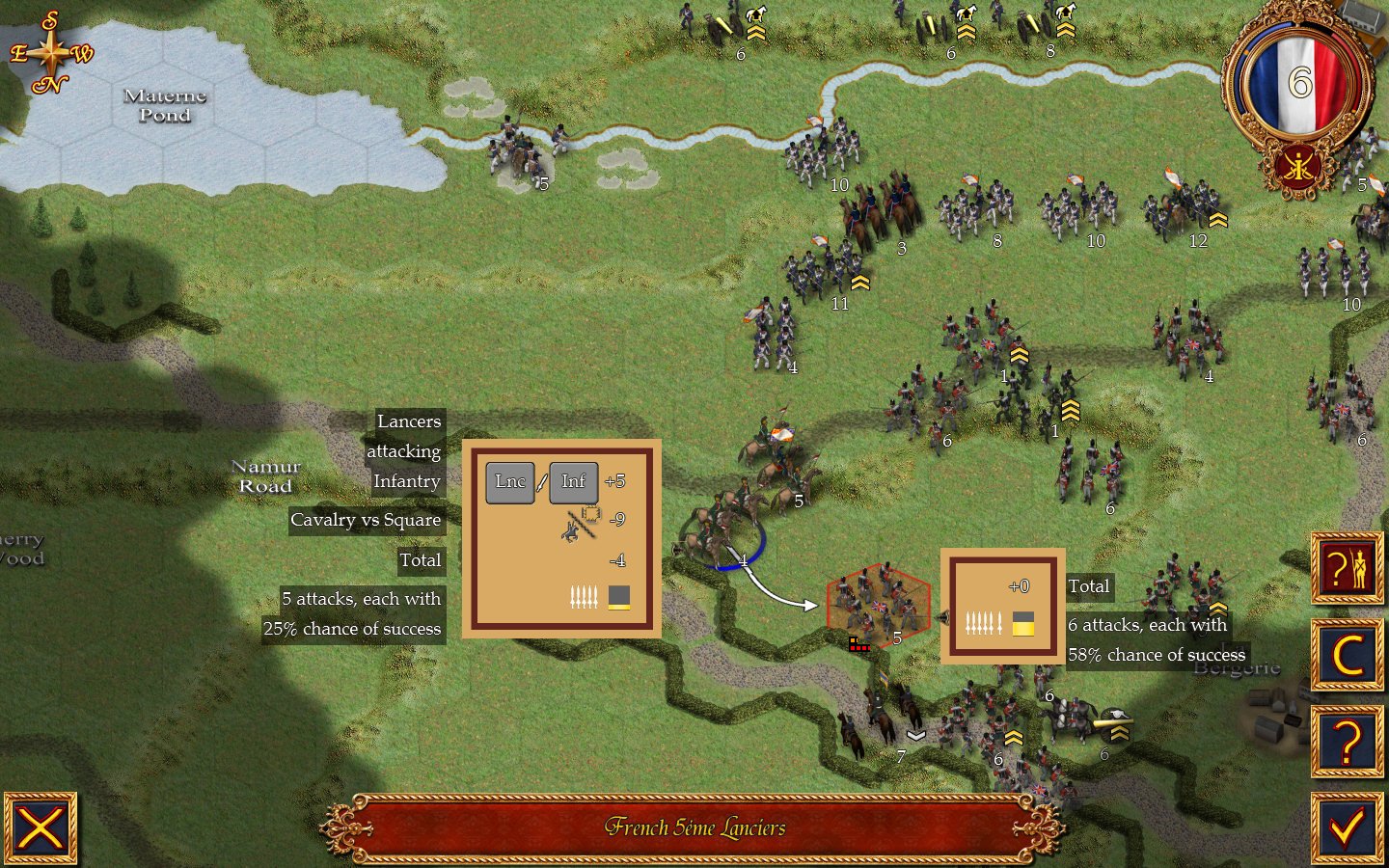This screenshot has height=868, width=1389.
Task: Click the French flag turn counter showing 6
Action: click(1299, 82)
